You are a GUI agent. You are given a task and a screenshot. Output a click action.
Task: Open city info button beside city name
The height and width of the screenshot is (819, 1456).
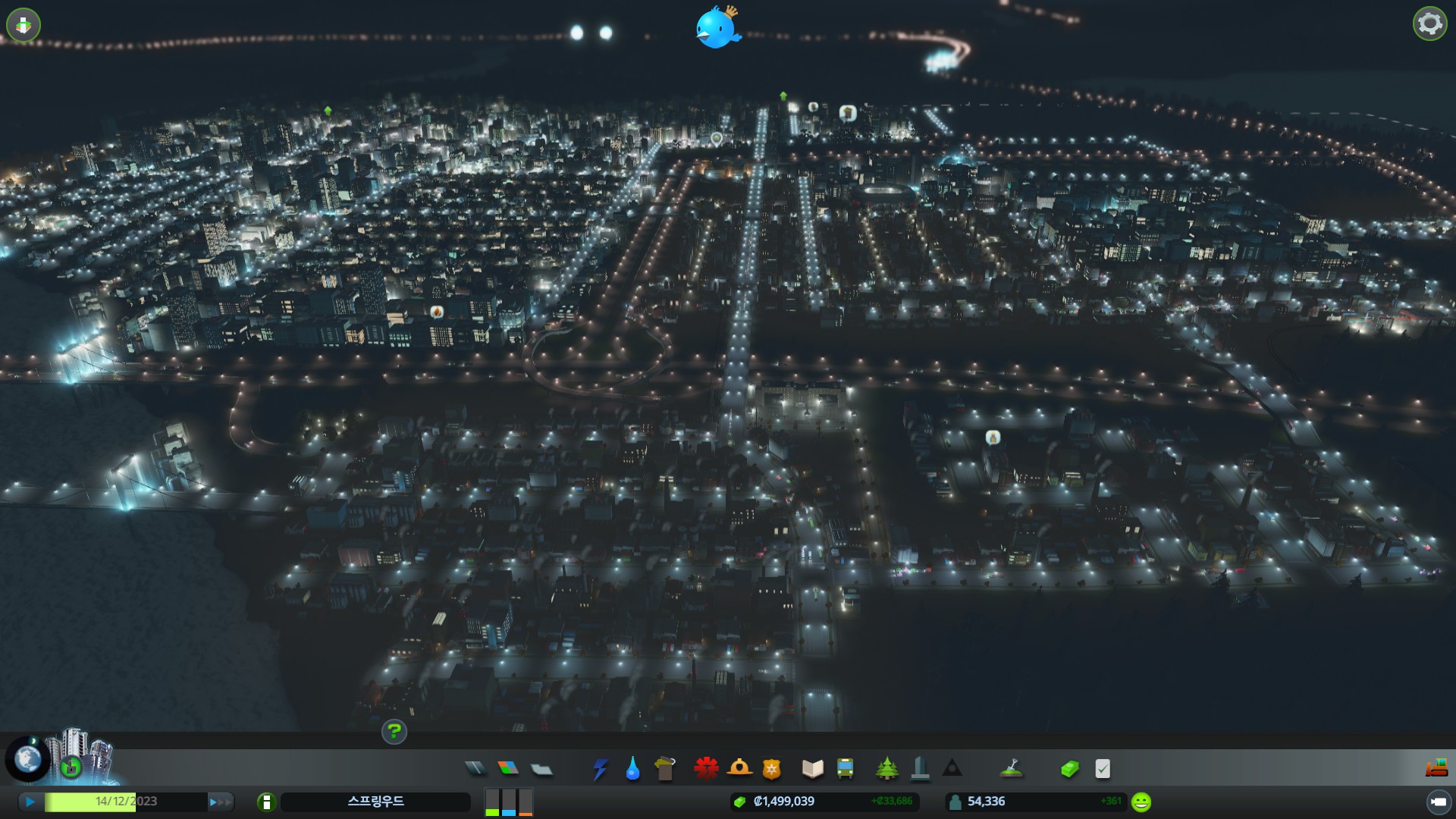click(266, 802)
